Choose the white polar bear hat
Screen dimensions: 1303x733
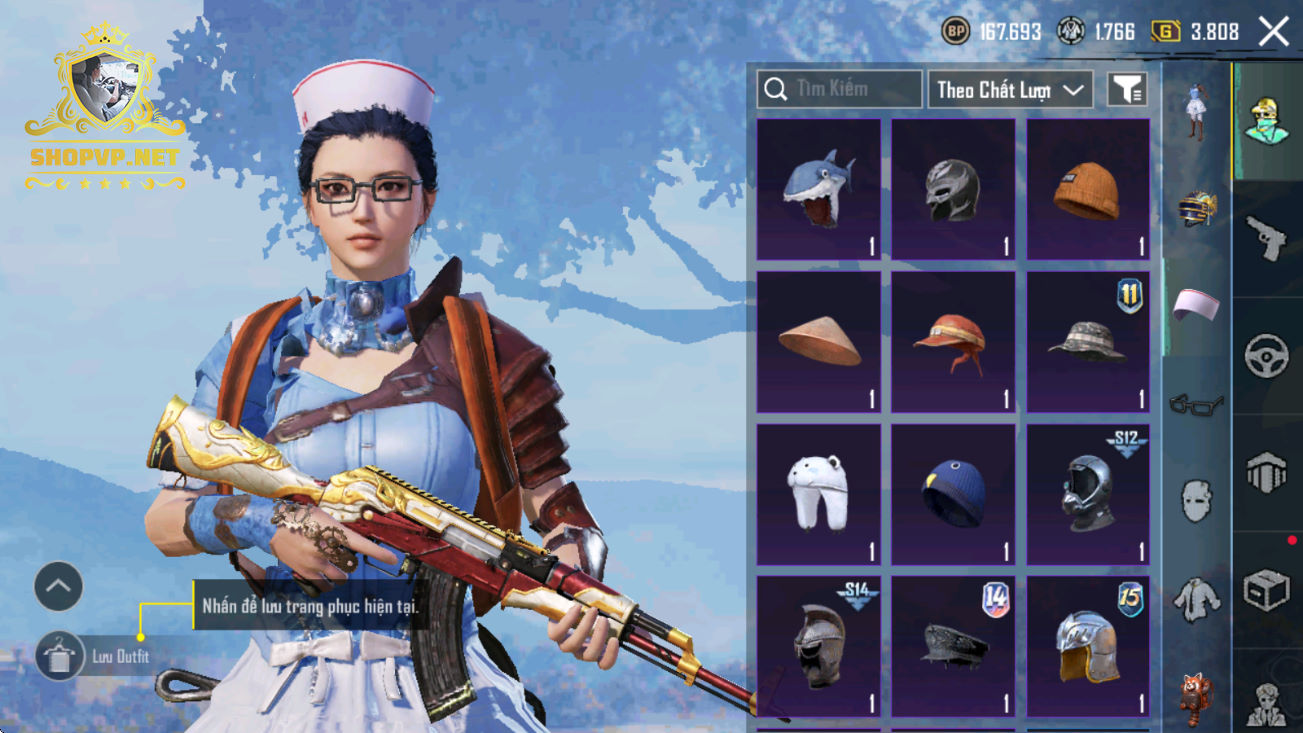819,494
